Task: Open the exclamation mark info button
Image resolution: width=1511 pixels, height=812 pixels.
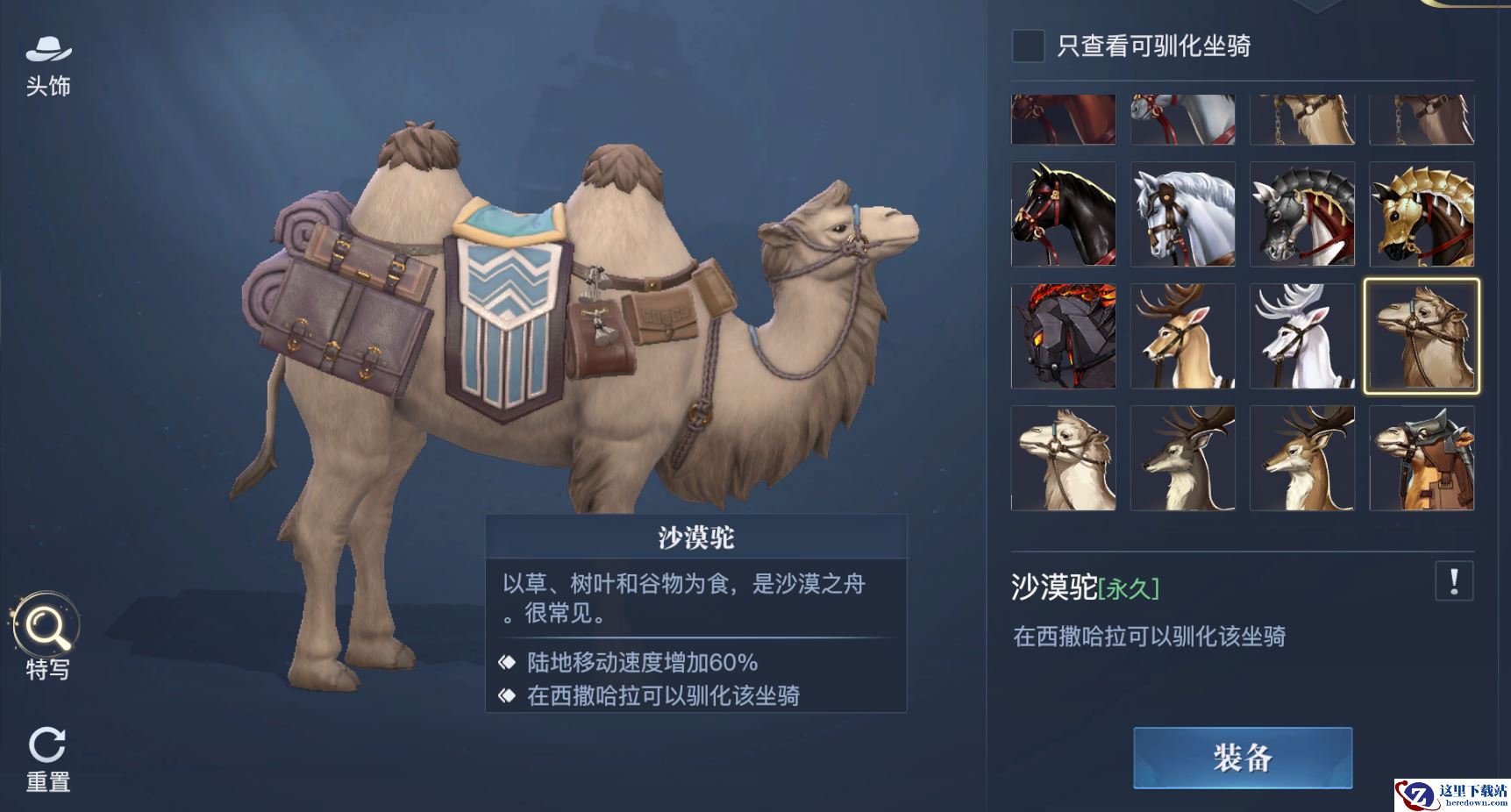Action: [x=1453, y=581]
